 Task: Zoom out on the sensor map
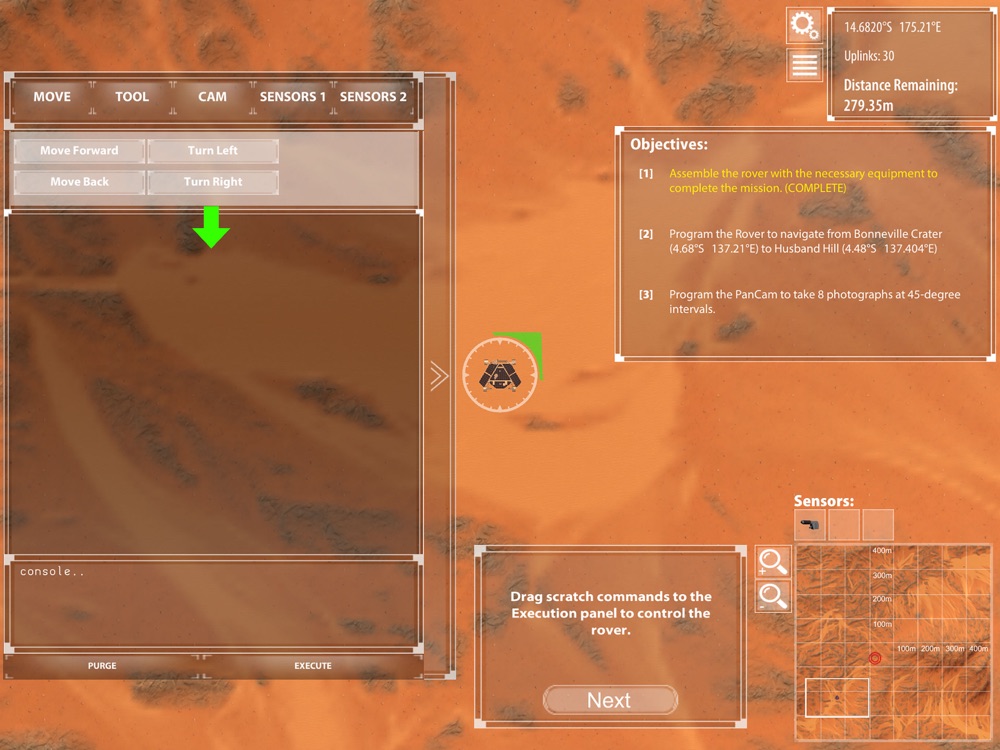coord(773,597)
